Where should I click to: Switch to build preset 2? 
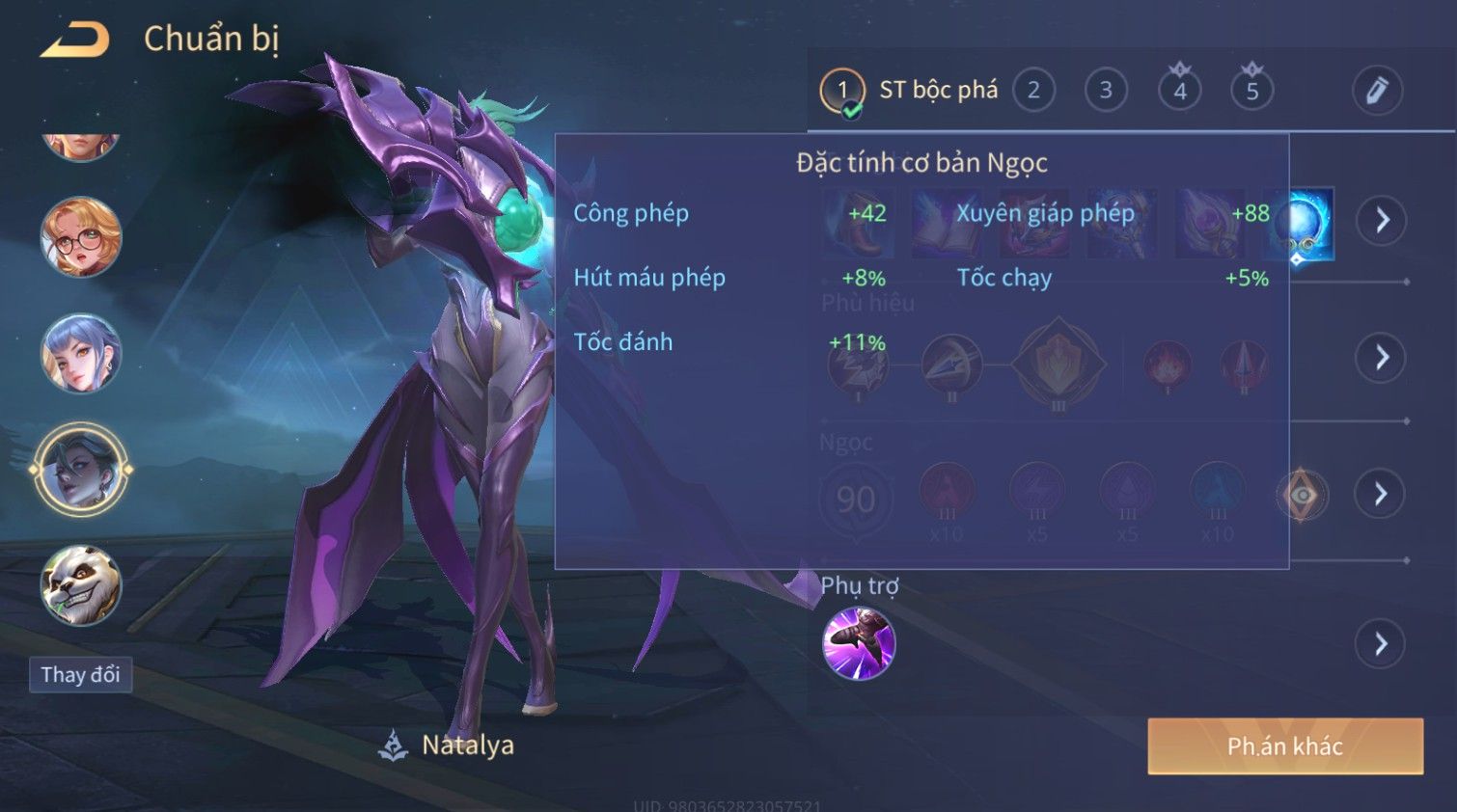(1033, 92)
